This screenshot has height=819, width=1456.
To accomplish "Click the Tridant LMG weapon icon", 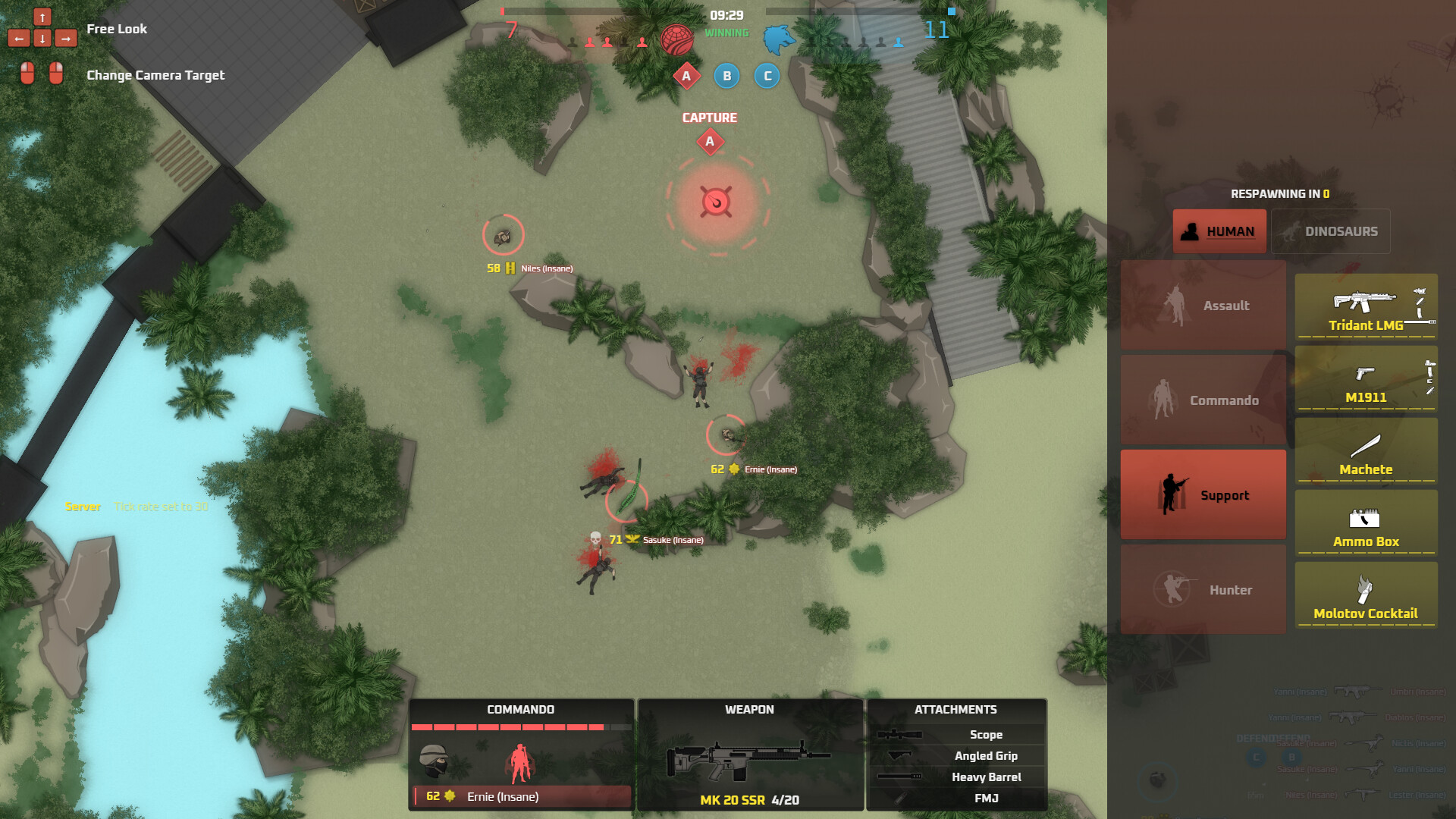I will coord(1365,303).
